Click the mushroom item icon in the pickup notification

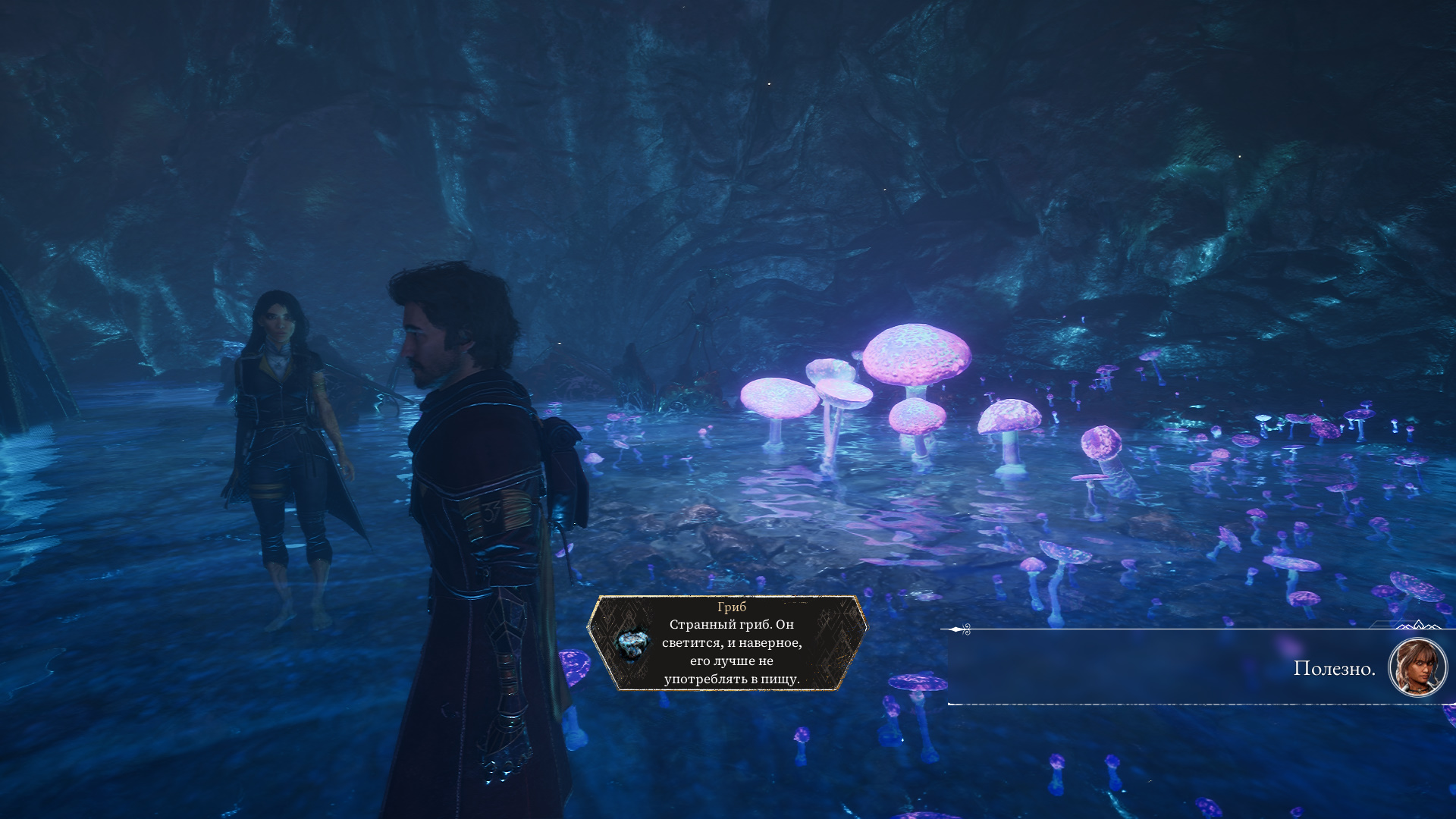631,645
